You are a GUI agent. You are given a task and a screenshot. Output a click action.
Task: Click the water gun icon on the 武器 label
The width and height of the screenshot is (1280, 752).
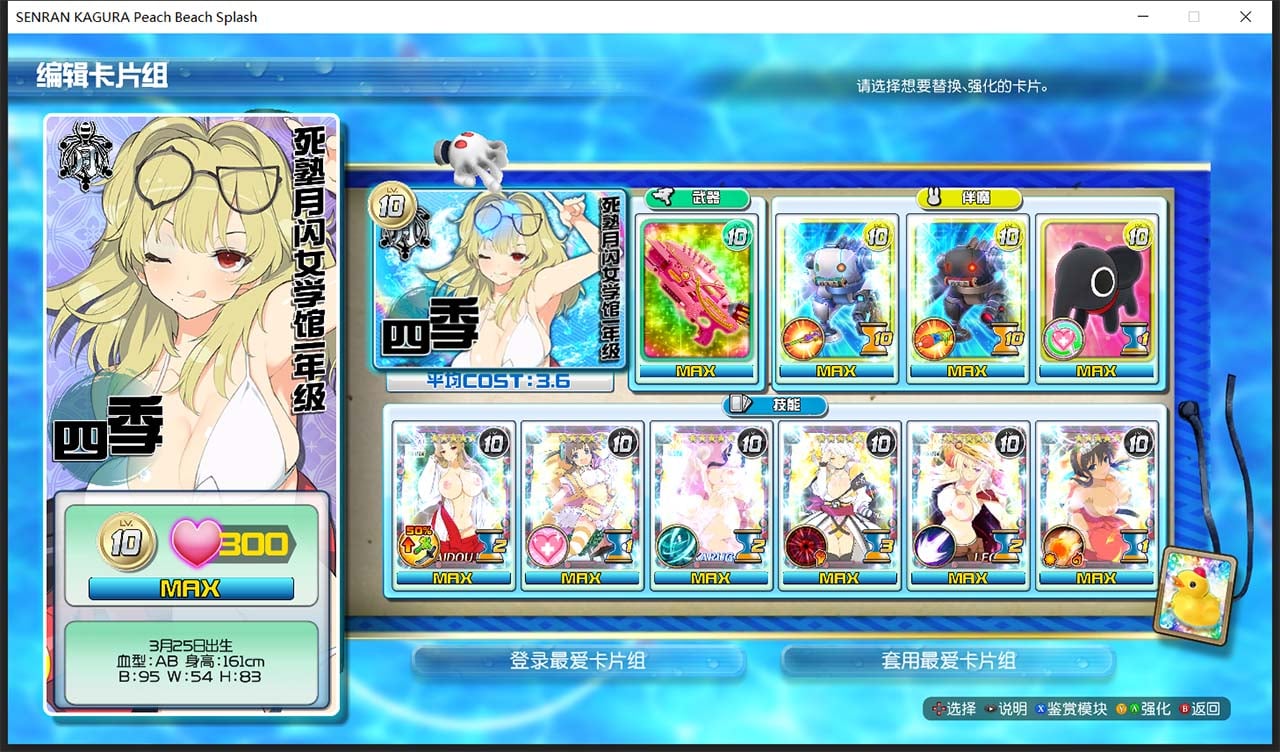[x=662, y=198]
